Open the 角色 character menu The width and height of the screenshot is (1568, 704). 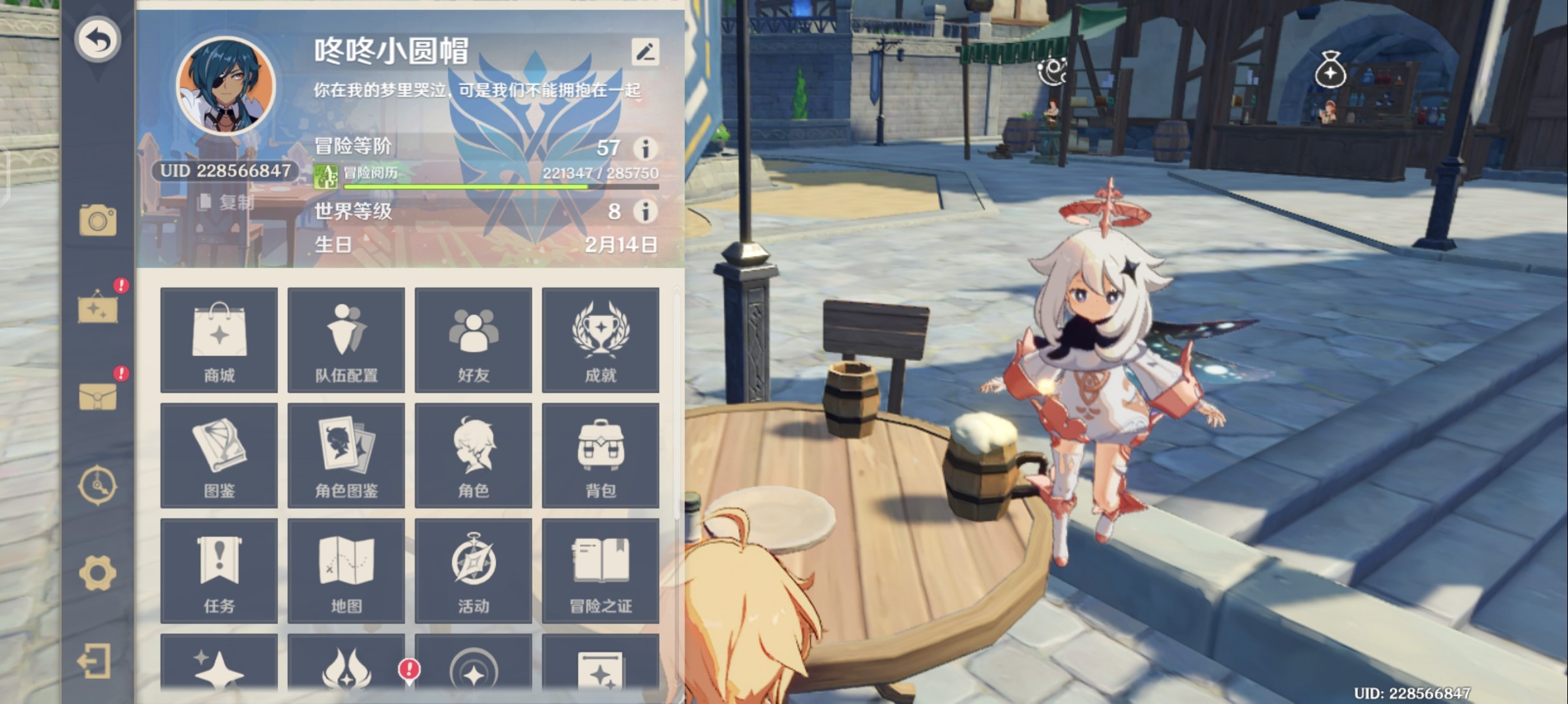tap(474, 456)
